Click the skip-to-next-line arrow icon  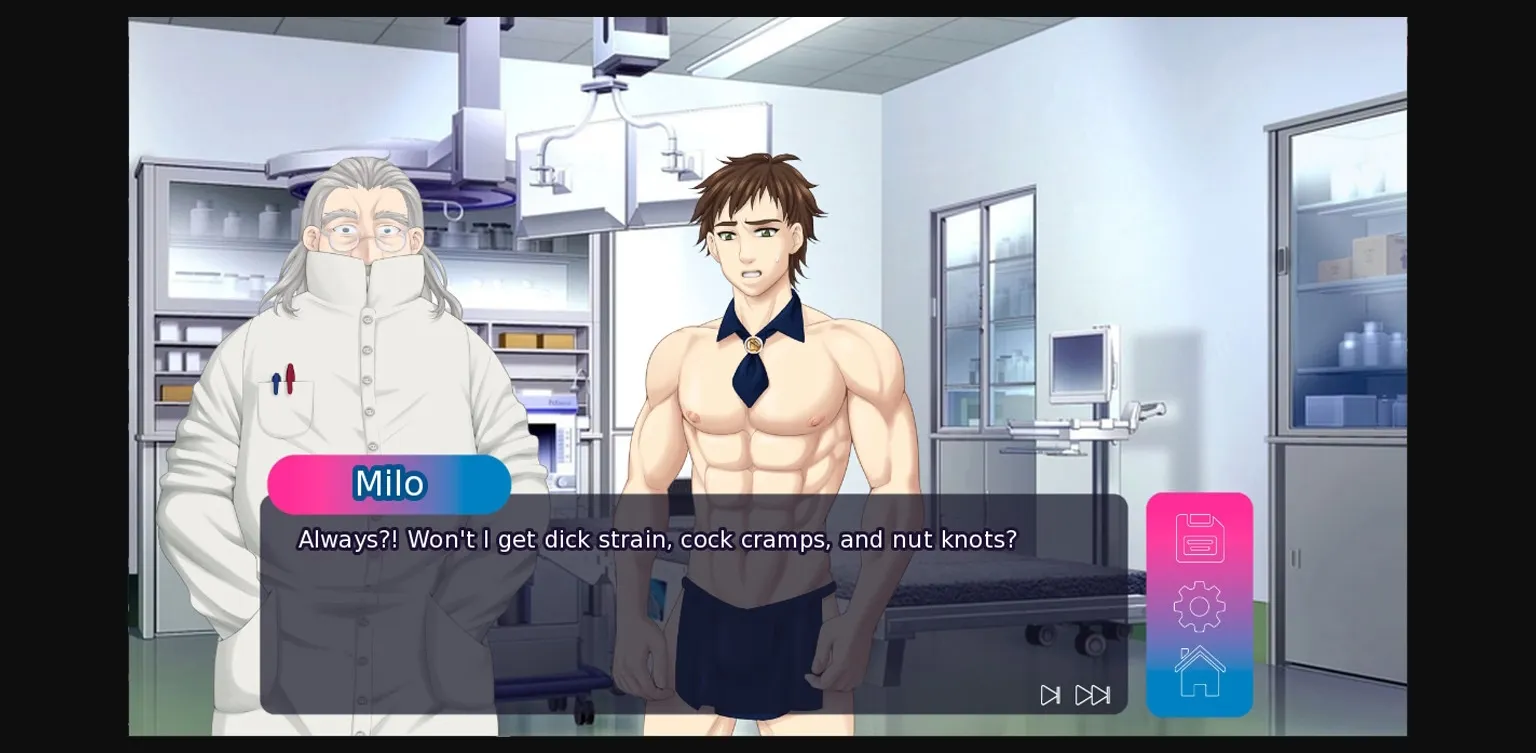[1048, 695]
